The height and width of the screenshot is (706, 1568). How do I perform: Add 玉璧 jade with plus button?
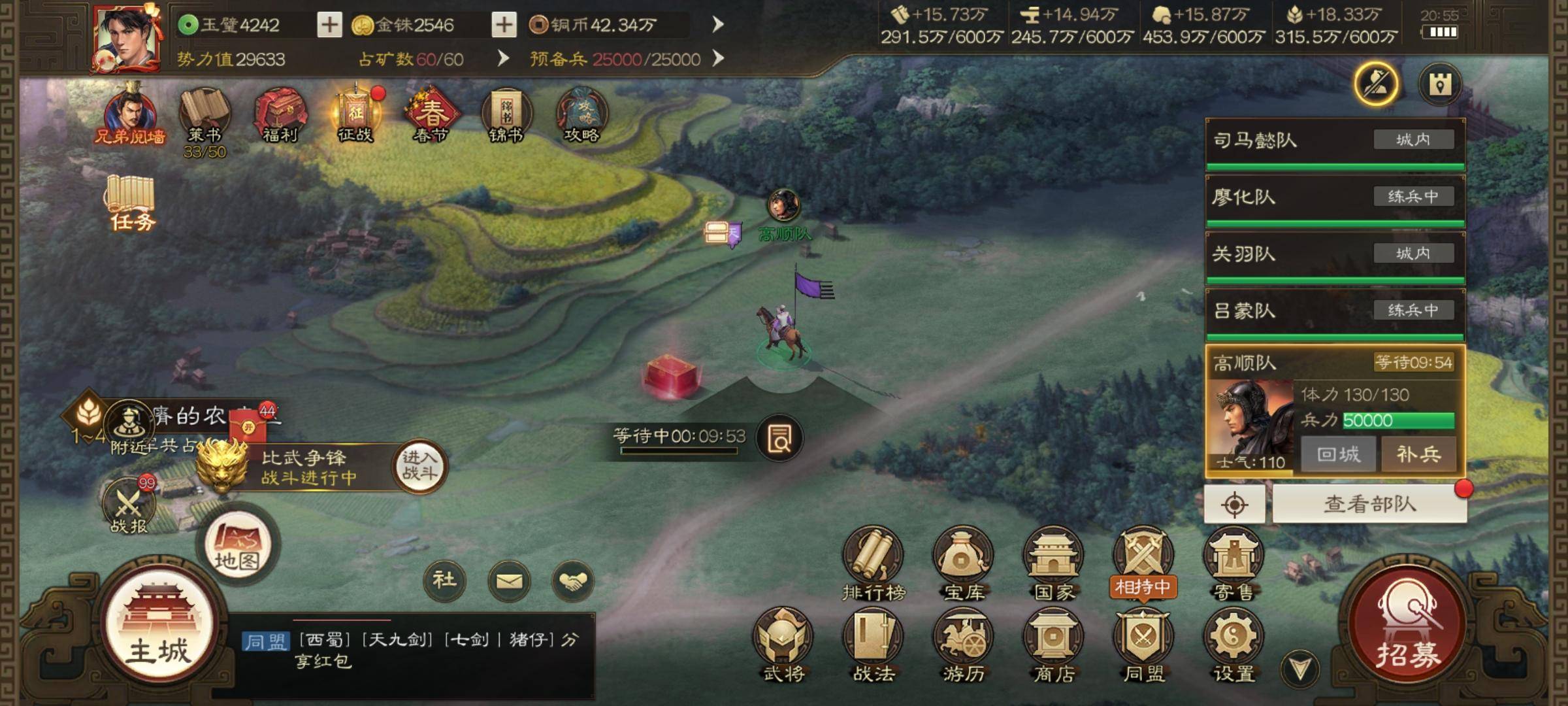pos(329,25)
